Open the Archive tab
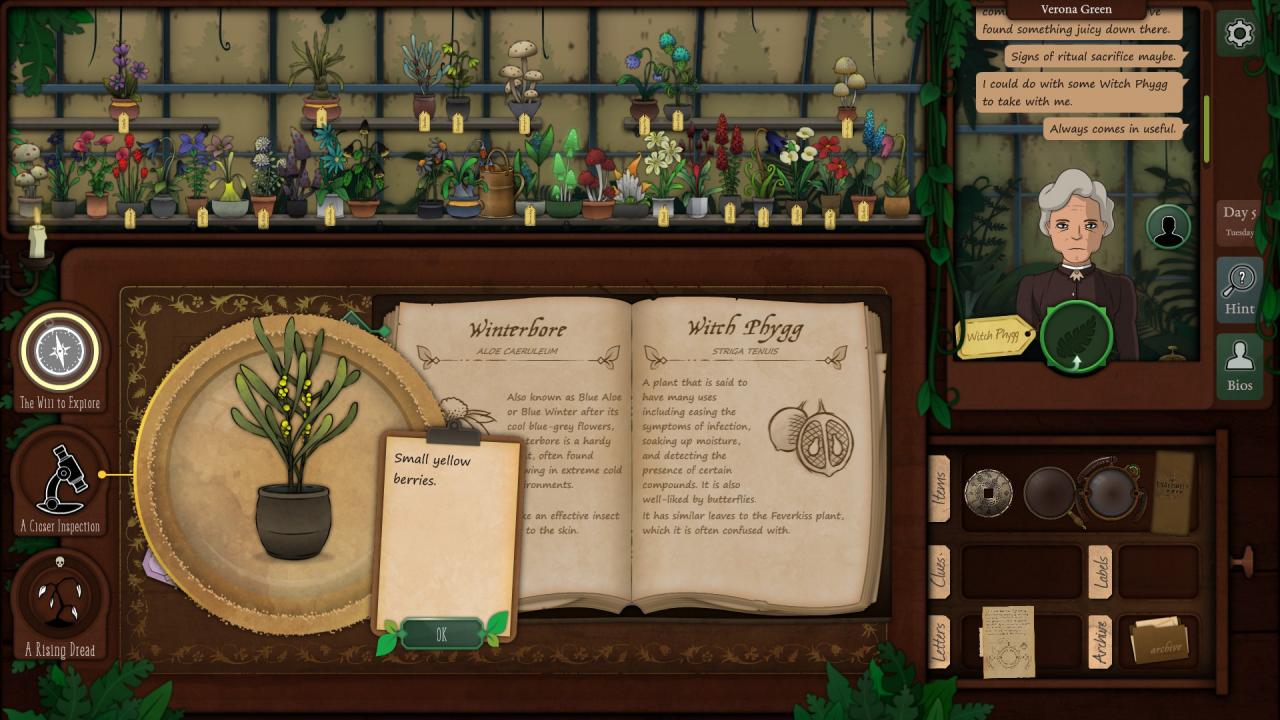The width and height of the screenshot is (1280, 720). [x=1099, y=641]
